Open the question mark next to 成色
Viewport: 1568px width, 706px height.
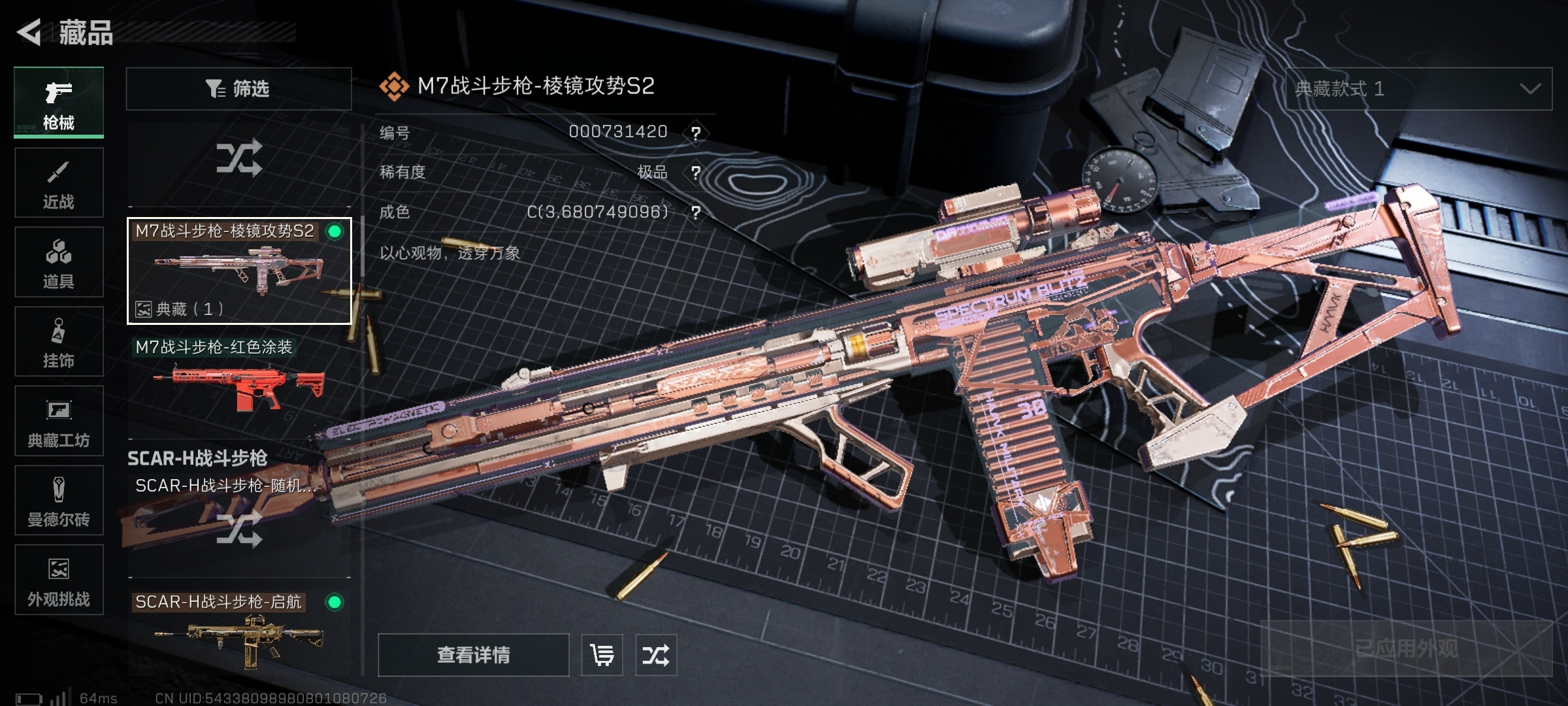(x=696, y=212)
